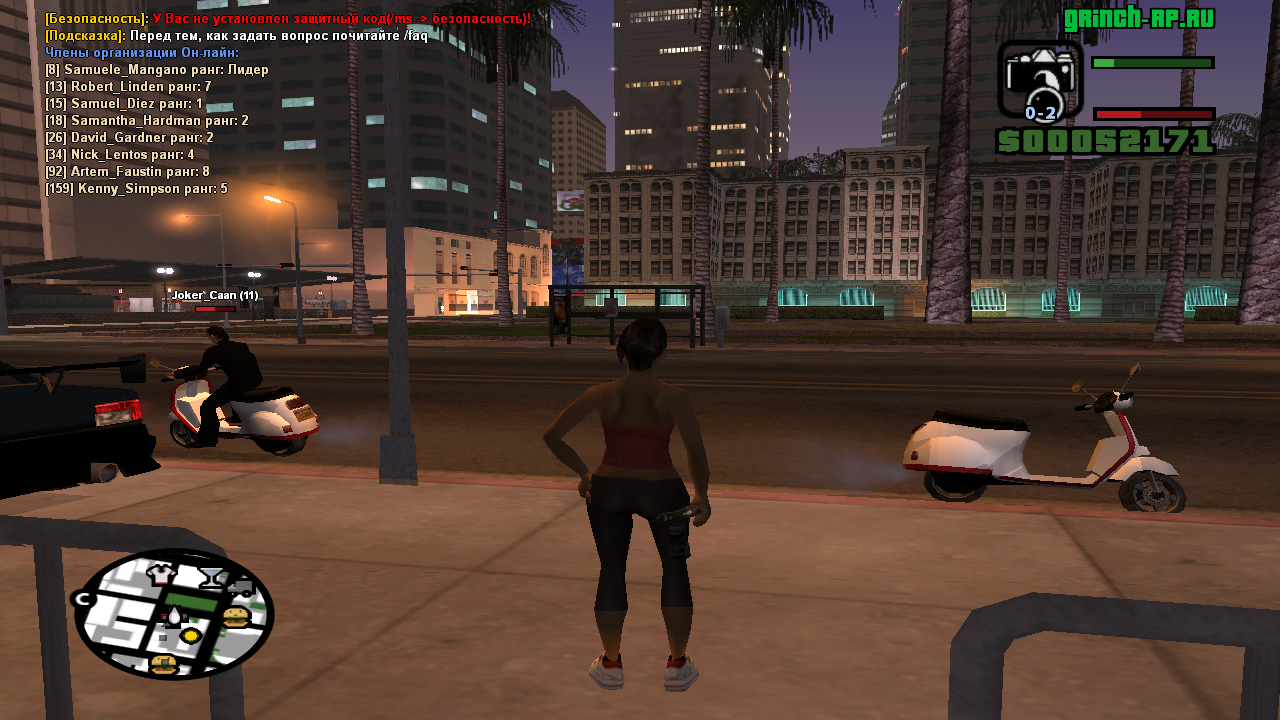
Task: Click the Artem_Faustin rank 8 row
Action: pos(127,172)
